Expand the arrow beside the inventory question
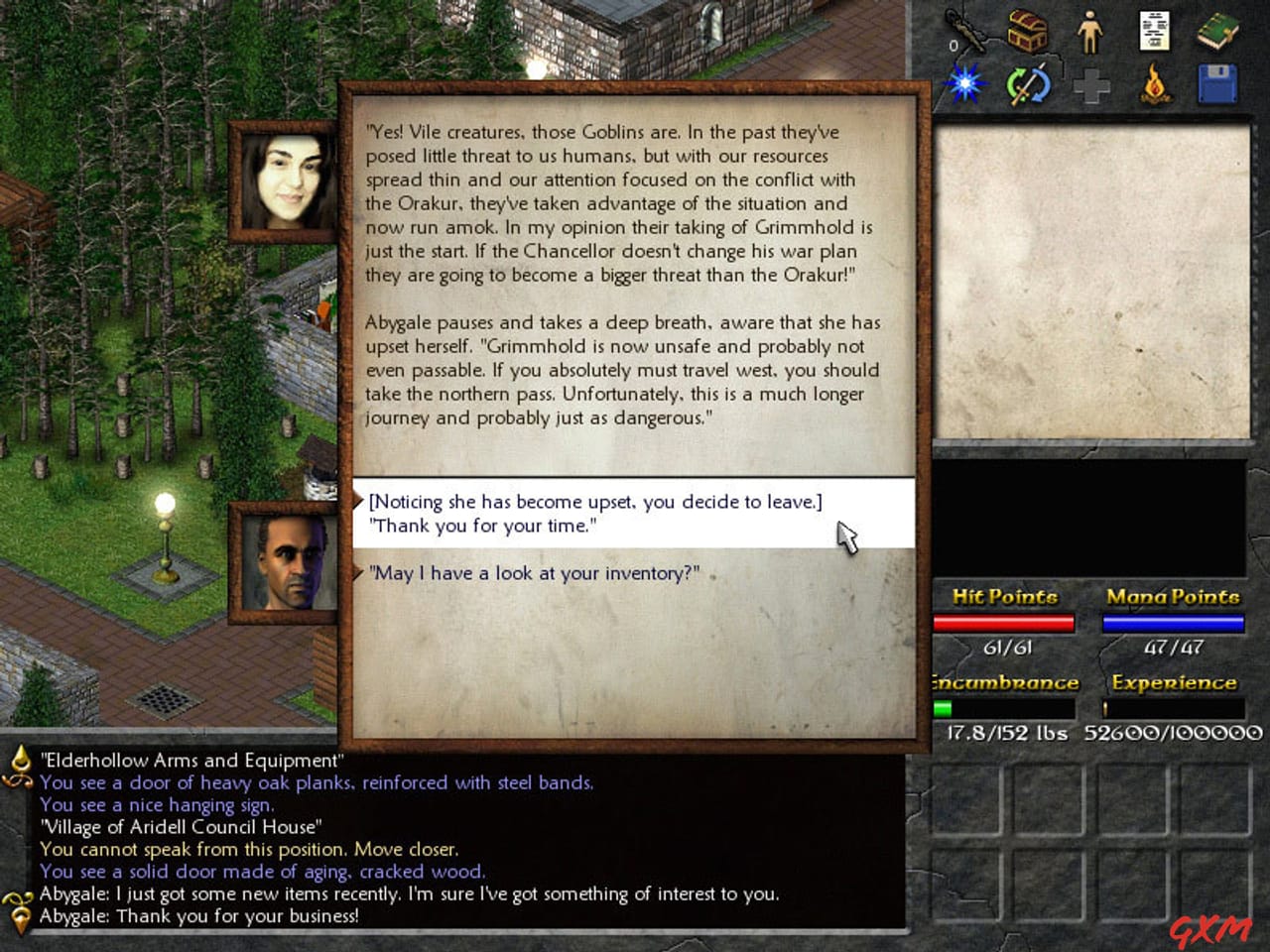The height and width of the screenshot is (952, 1270). coord(359,572)
